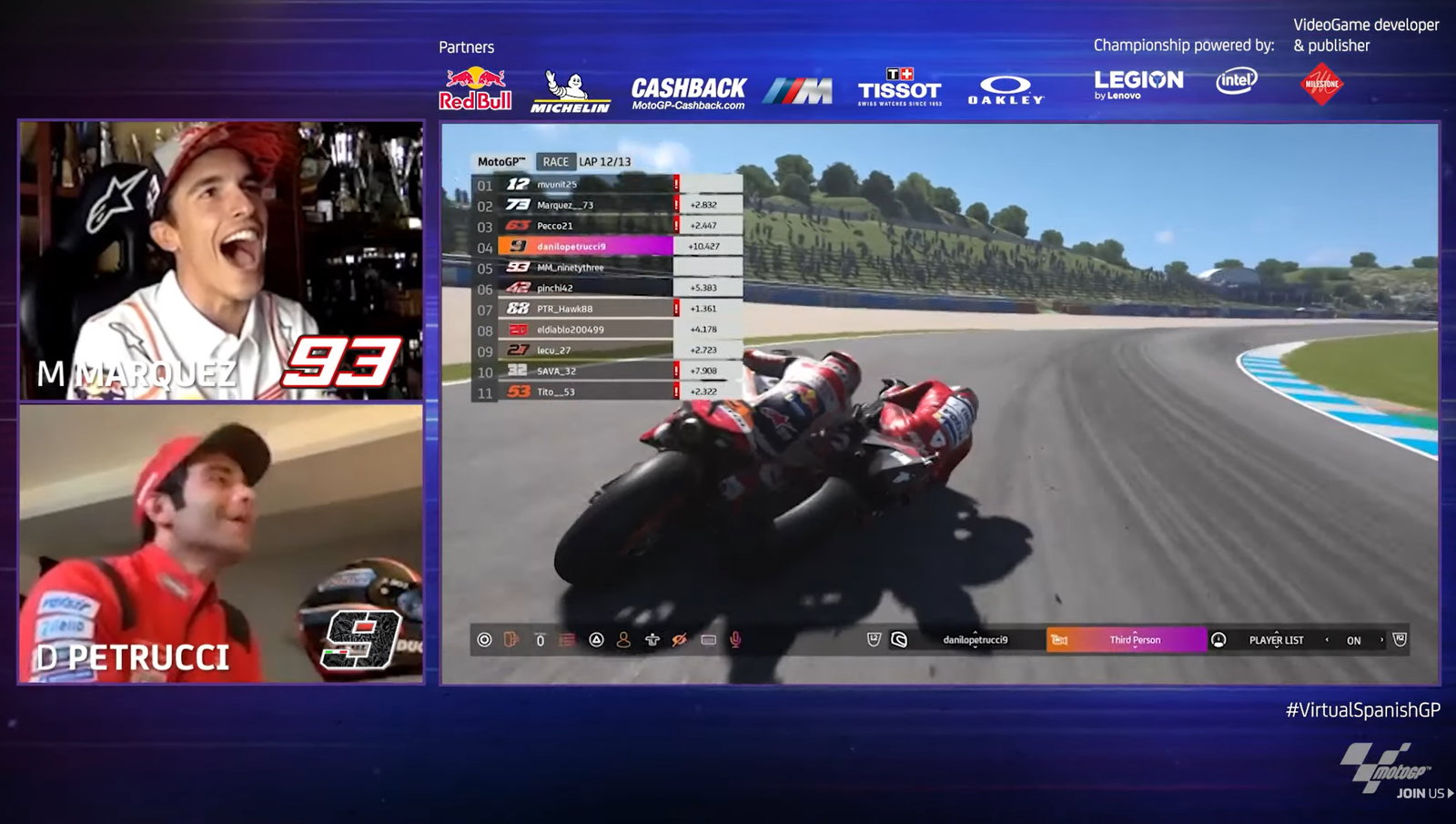The height and width of the screenshot is (824, 1456).
Task: Mute the microphone icon
Action: [x=735, y=640]
